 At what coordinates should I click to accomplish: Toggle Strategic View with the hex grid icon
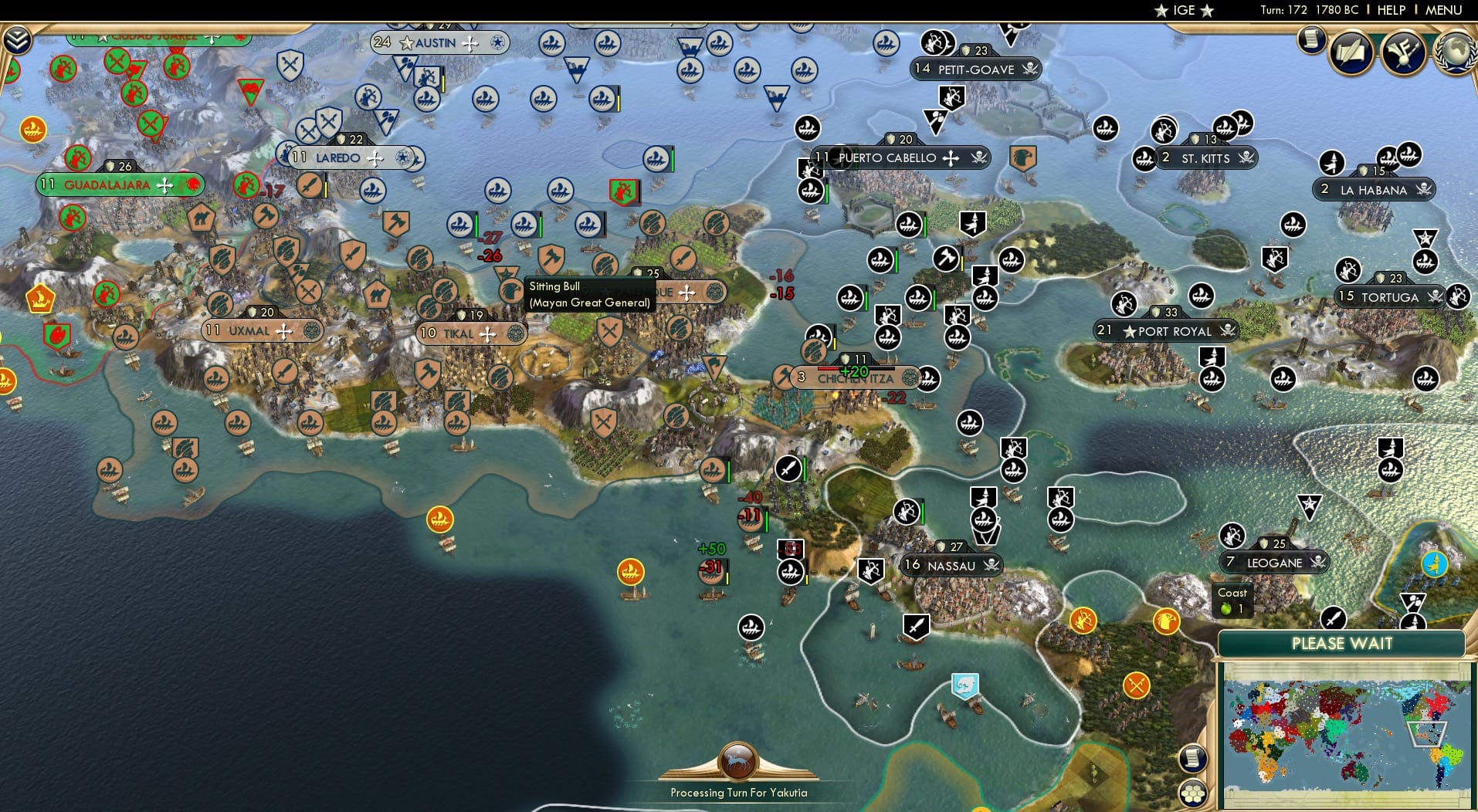[x=1193, y=793]
